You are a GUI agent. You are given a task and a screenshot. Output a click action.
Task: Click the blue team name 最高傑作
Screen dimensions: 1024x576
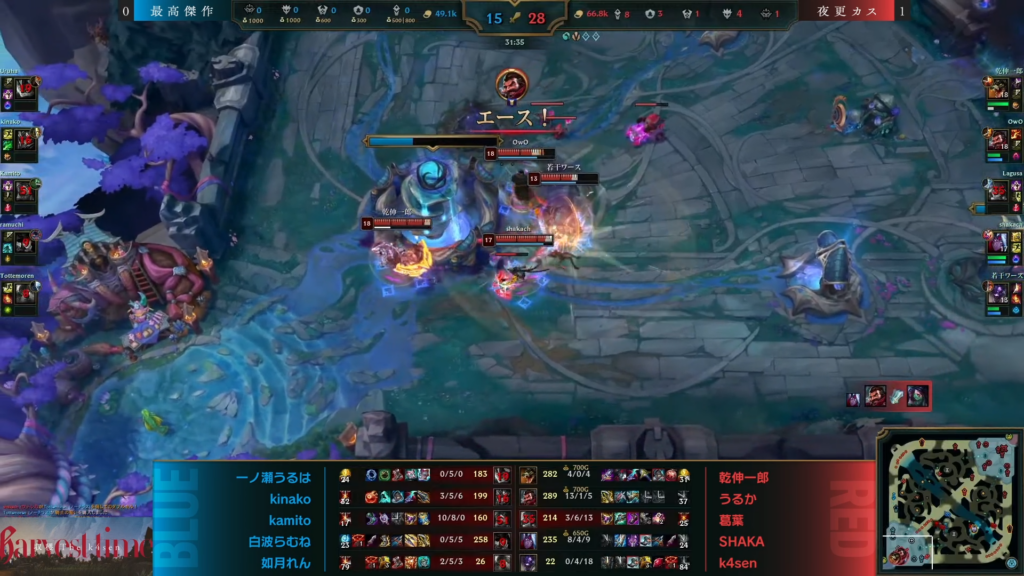click(181, 12)
